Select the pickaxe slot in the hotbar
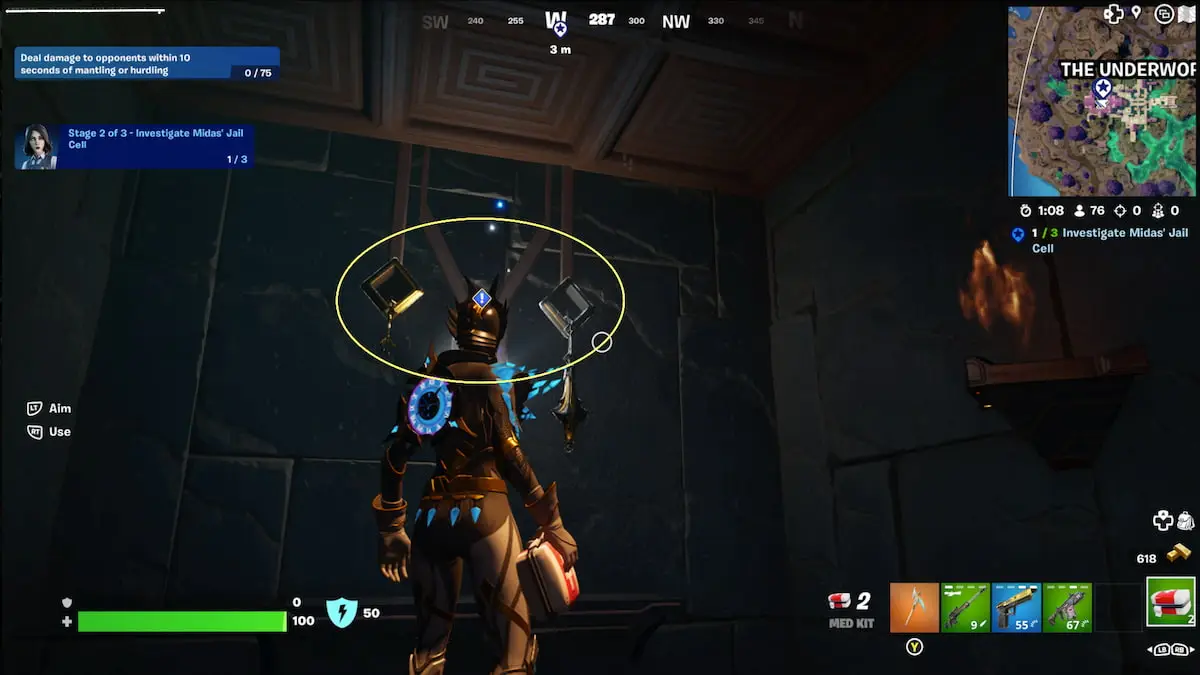The height and width of the screenshot is (675, 1200). point(914,607)
